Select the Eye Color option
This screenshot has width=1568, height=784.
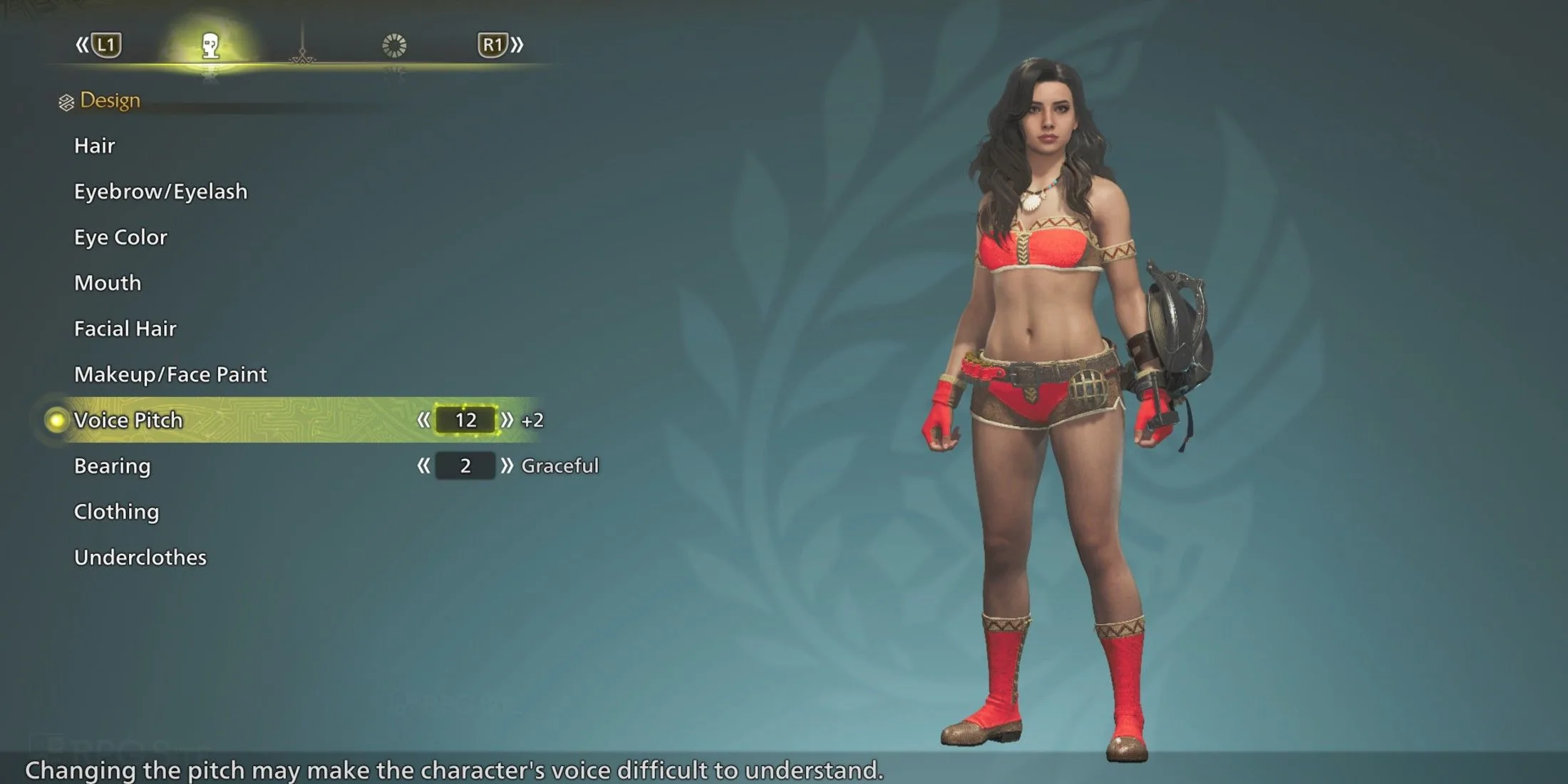pos(120,237)
